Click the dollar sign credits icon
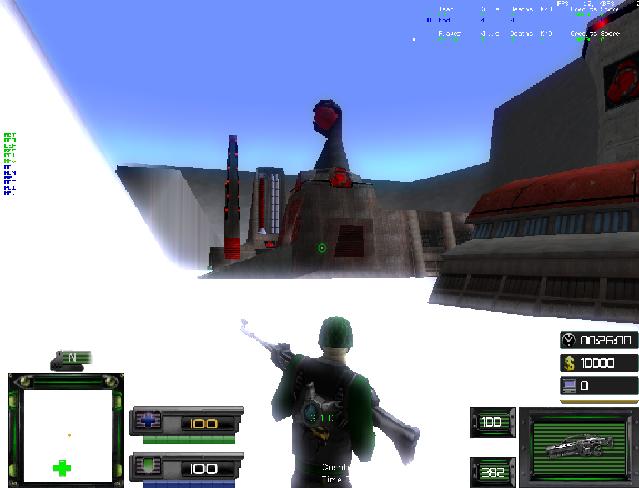This screenshot has width=639, height=488. pyautogui.click(x=569, y=362)
